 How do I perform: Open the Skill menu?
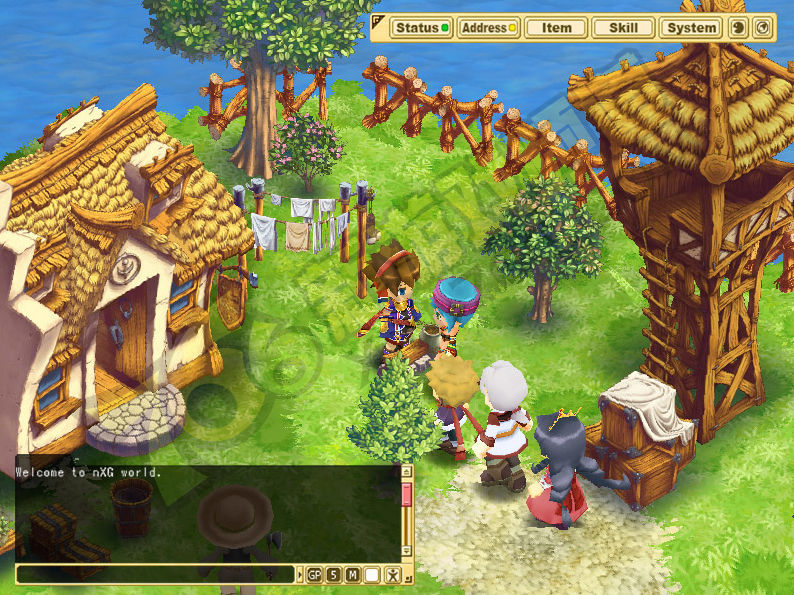coord(624,28)
